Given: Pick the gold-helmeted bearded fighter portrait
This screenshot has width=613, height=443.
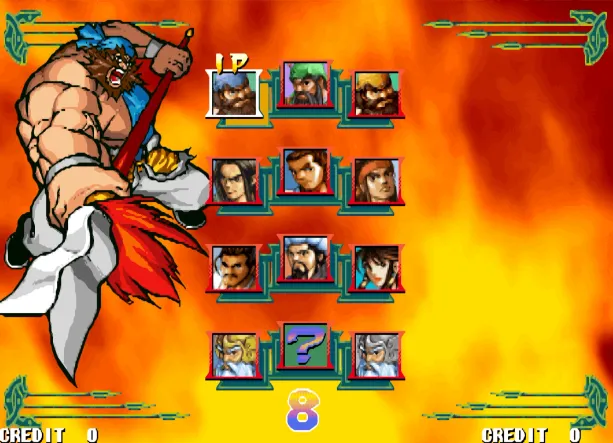Looking at the screenshot, I should [x=377, y=94].
